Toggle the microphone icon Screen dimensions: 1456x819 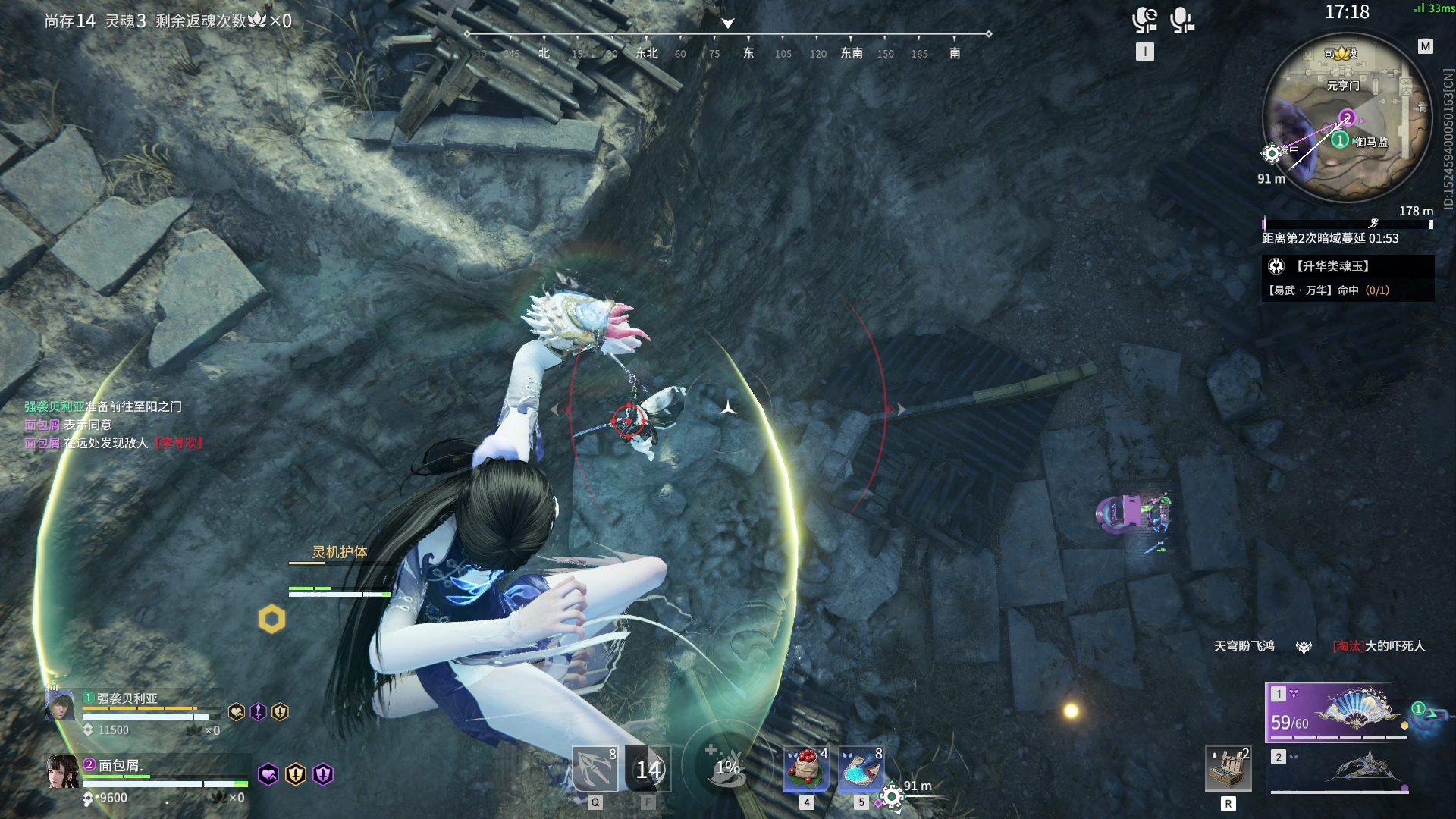(1181, 20)
